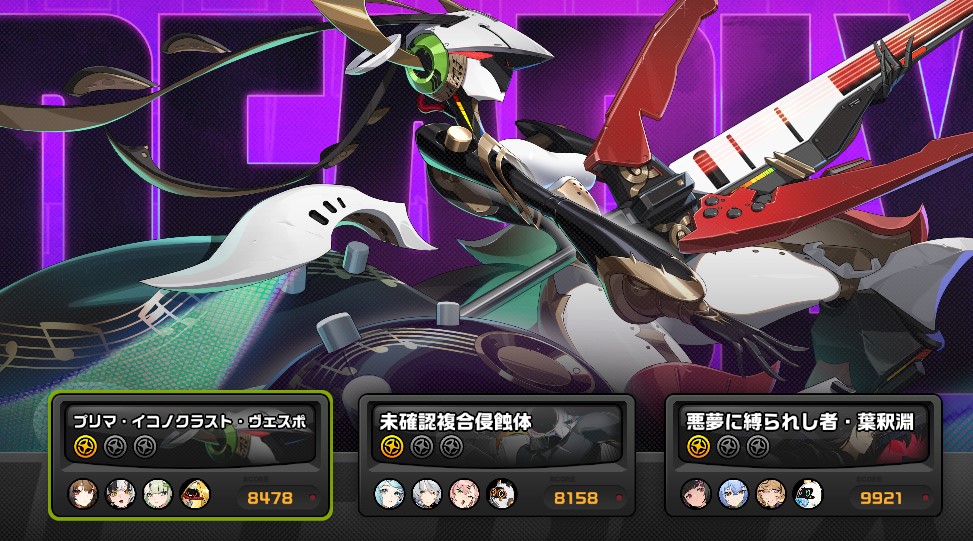Open the 悪夢に縛られし者・葉釈淵 boss card

[803, 455]
